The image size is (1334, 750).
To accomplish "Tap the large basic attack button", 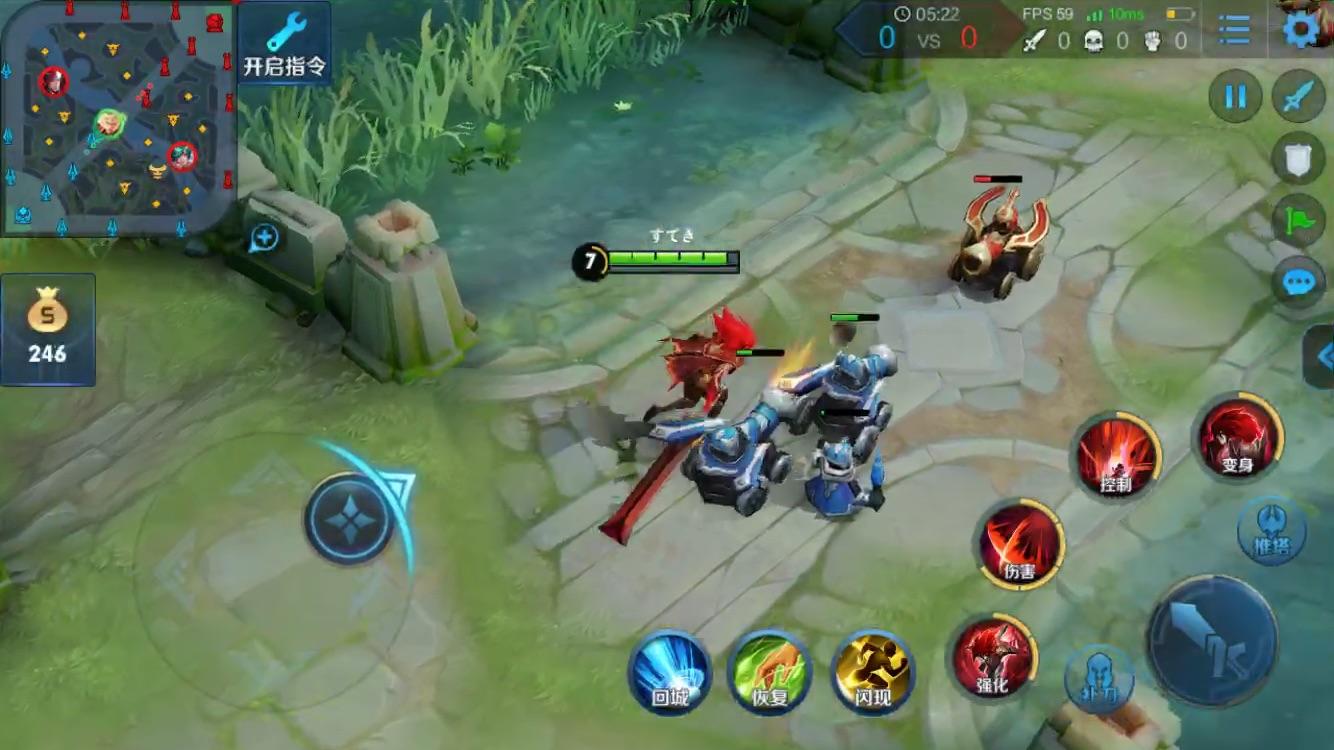I will pos(1211,640).
